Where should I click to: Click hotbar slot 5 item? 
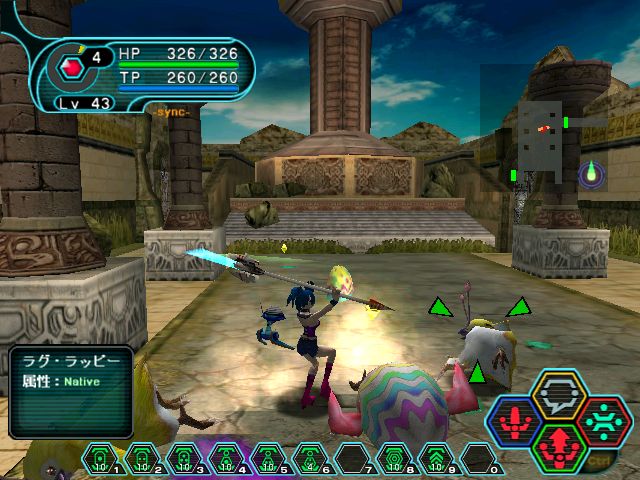point(268,462)
